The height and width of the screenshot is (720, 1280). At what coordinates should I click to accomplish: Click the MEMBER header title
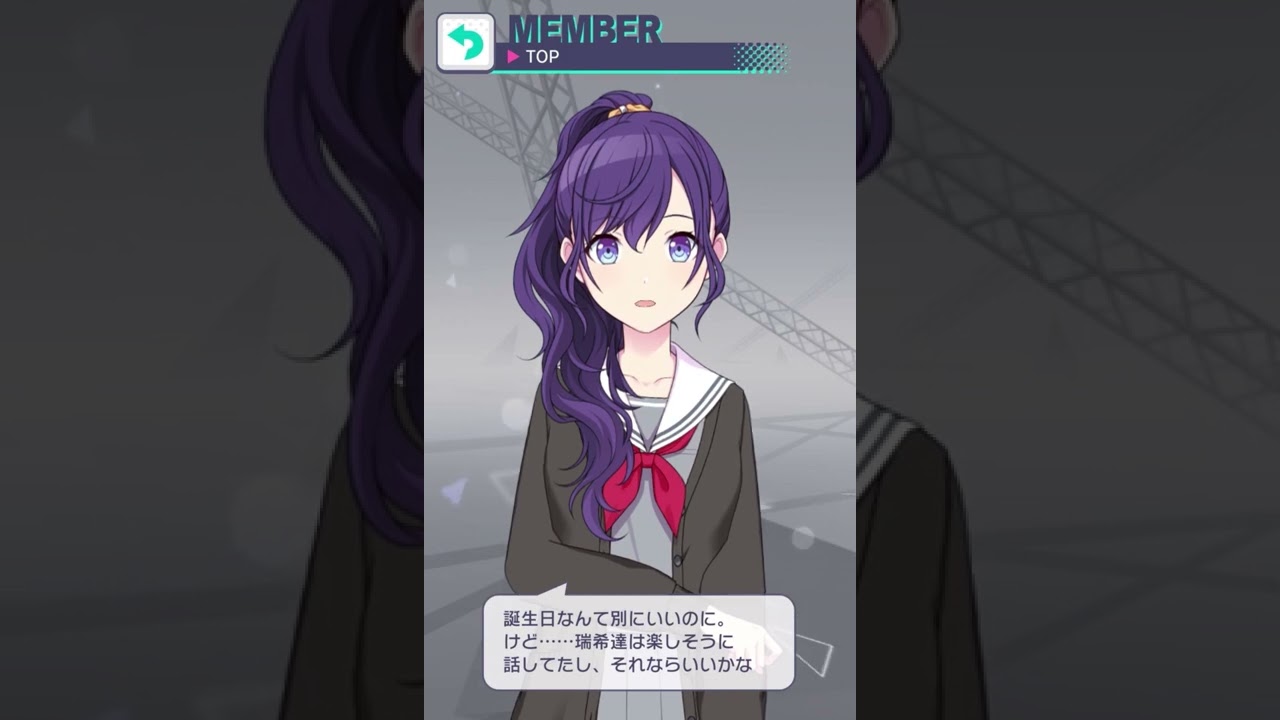585,28
